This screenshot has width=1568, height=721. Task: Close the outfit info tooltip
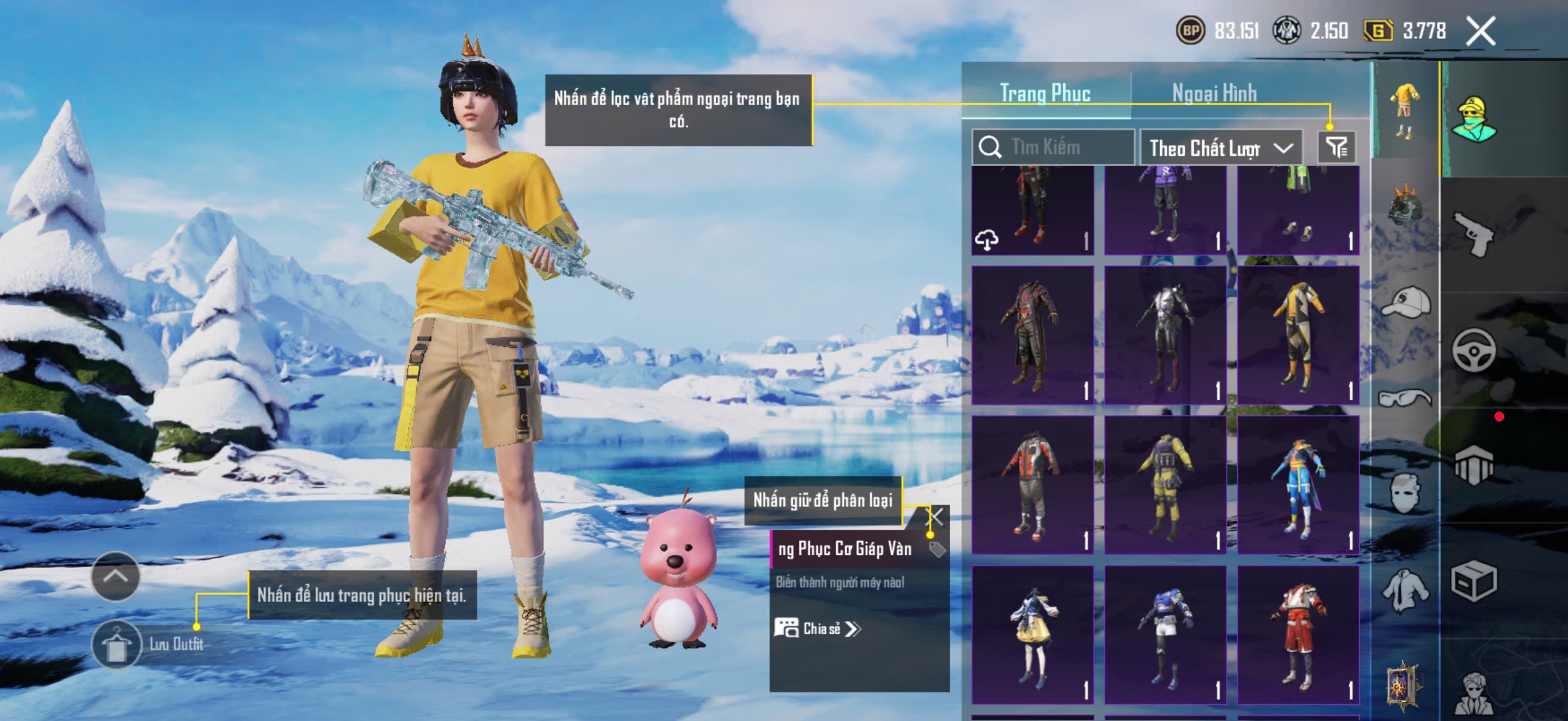coord(934,518)
